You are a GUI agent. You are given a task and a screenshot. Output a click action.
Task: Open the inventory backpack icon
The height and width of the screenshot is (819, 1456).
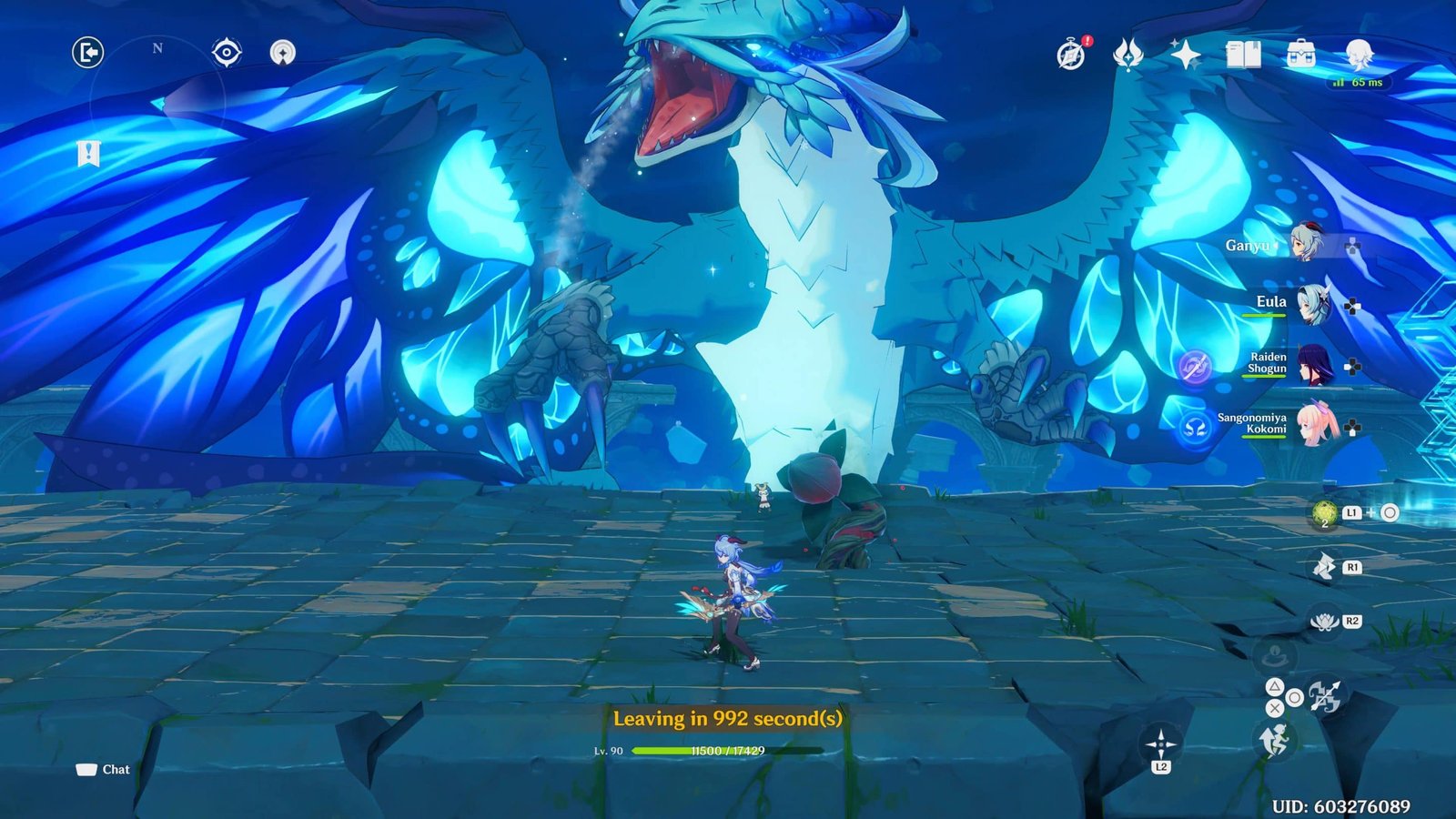1300,55
